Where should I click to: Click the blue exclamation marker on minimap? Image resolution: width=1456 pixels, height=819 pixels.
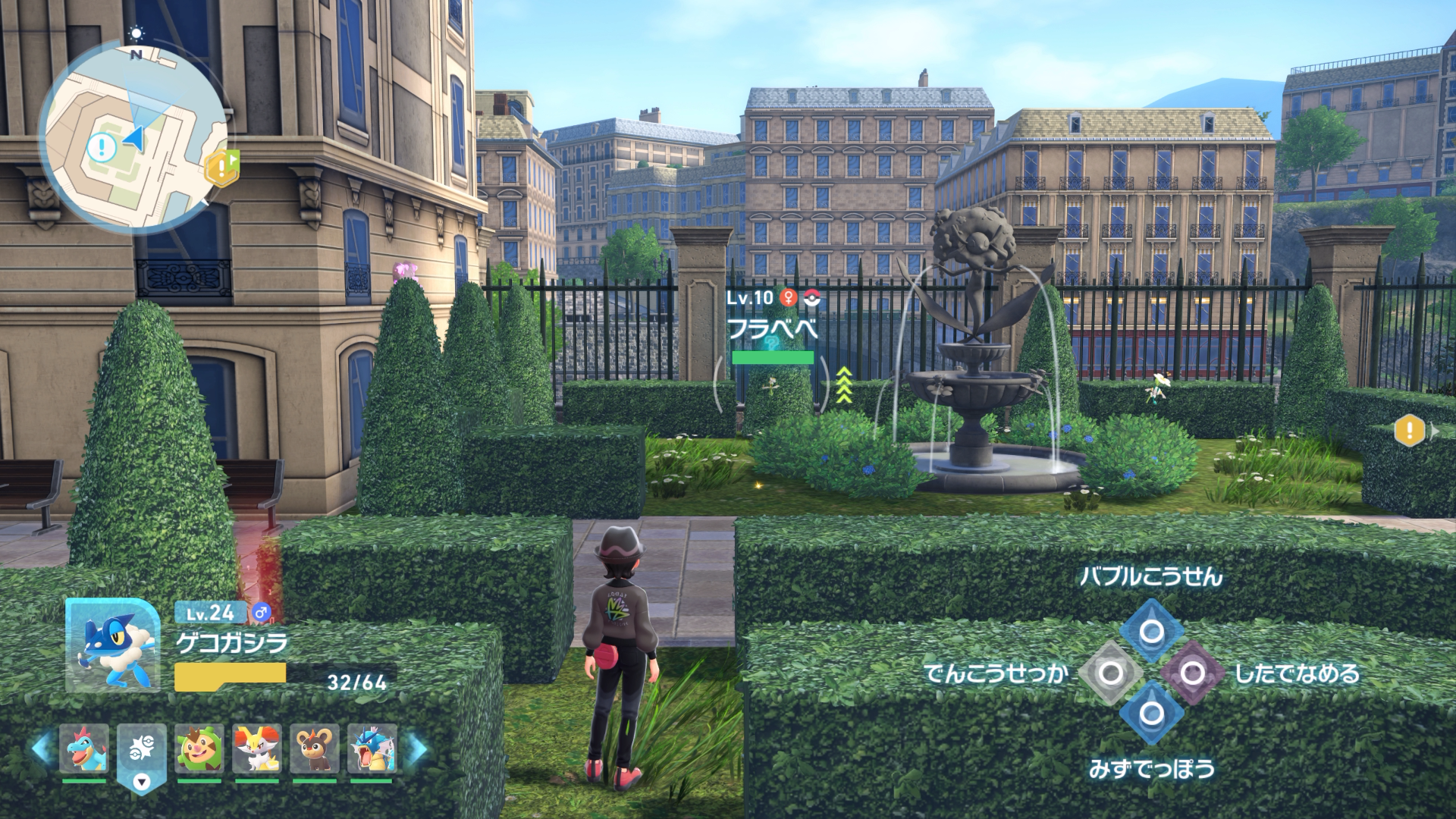[x=101, y=147]
